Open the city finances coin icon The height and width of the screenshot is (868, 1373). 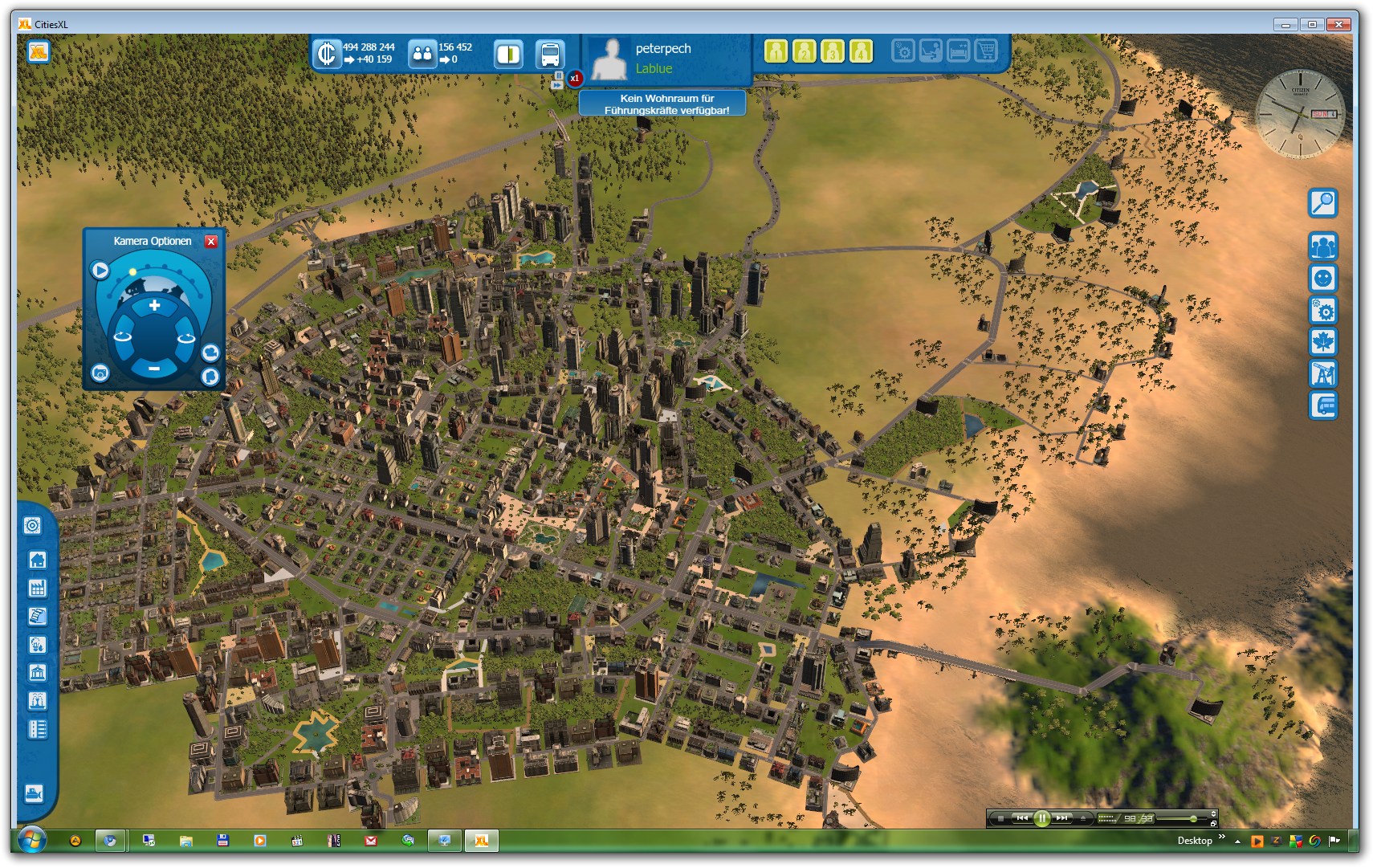[x=327, y=54]
